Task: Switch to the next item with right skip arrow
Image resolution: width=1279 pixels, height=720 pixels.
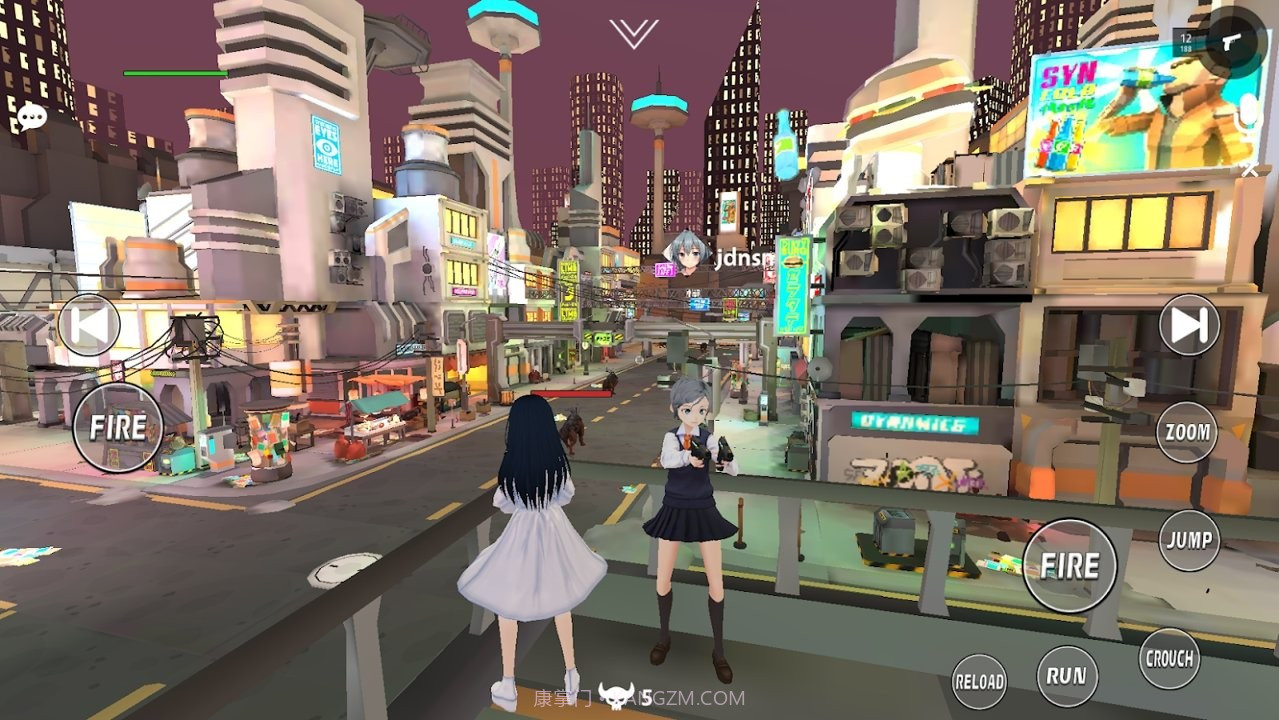Action: (x=1189, y=325)
